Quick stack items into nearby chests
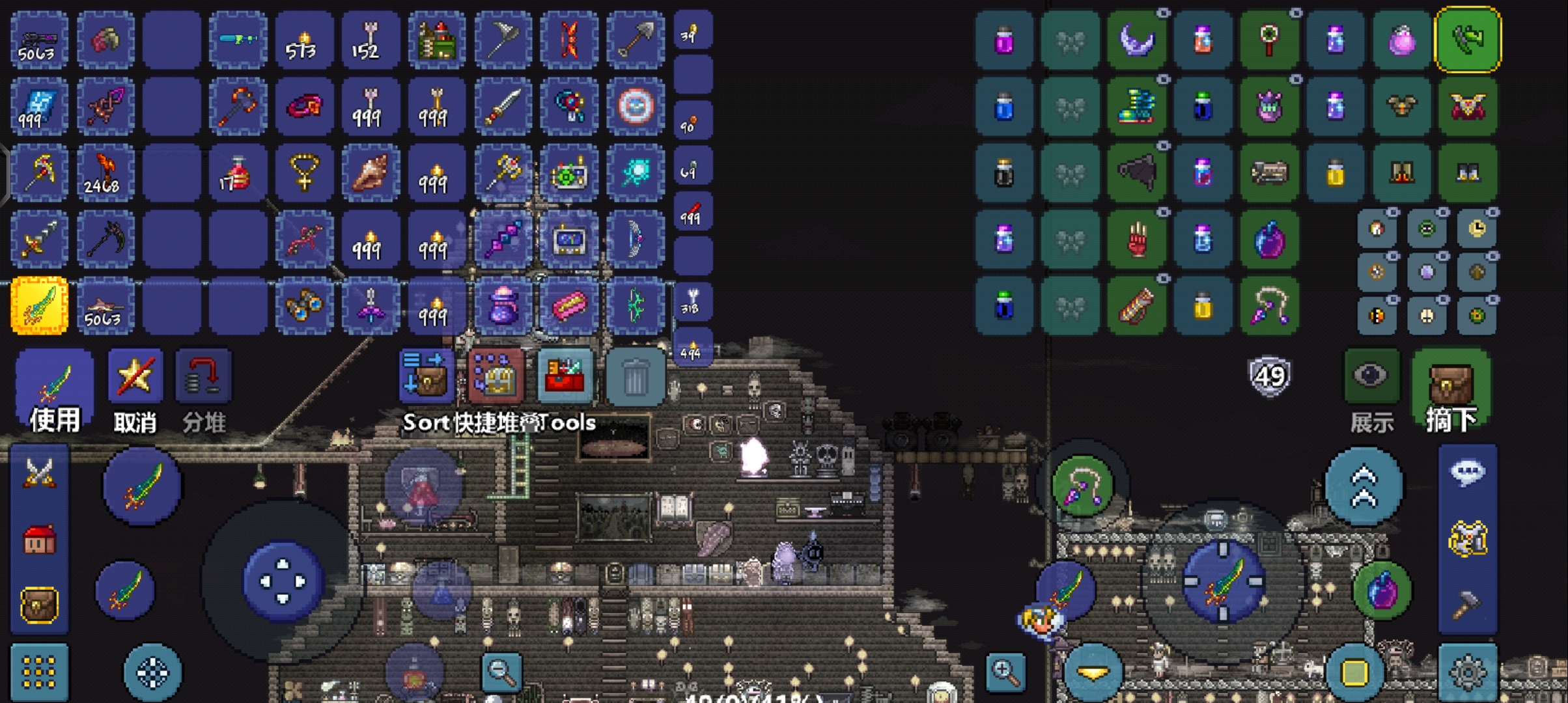This screenshot has width=1568, height=703. click(496, 377)
